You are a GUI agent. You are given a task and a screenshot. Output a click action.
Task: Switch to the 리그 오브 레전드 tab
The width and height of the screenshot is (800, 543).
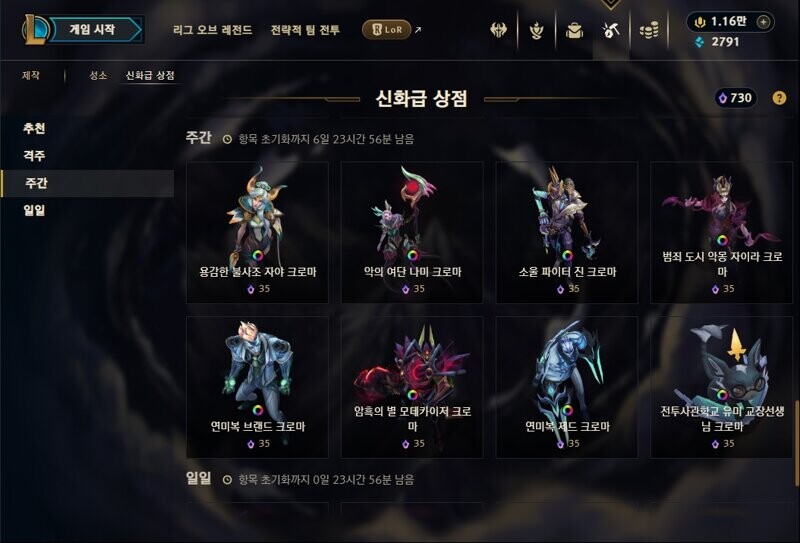tap(212, 30)
